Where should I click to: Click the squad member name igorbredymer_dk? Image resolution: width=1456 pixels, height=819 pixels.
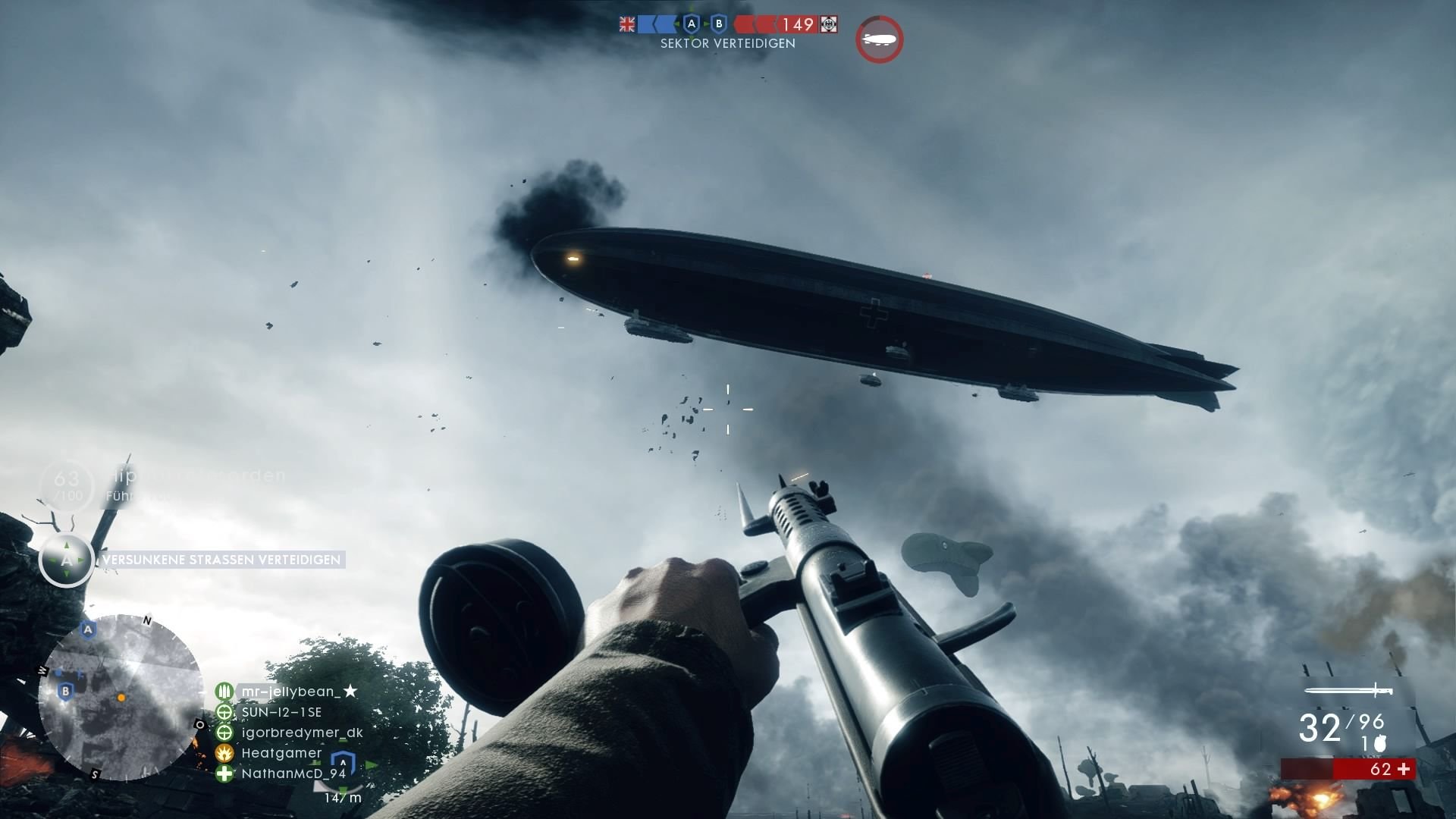tap(302, 733)
